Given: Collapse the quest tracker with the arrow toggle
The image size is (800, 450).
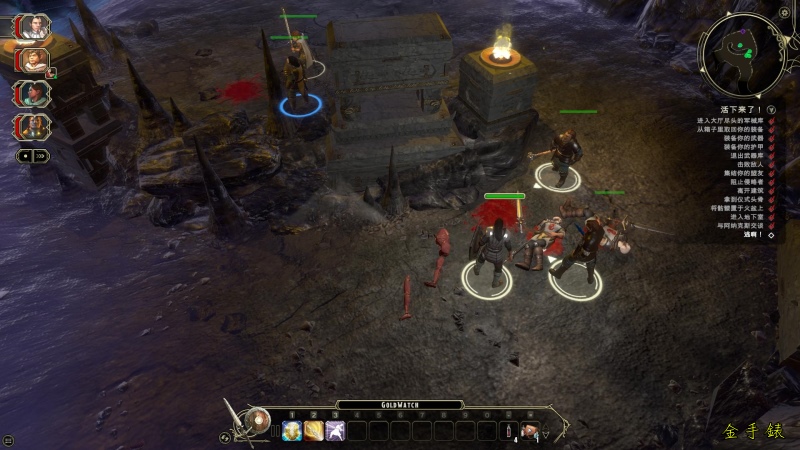Looking at the screenshot, I should coord(772,108).
